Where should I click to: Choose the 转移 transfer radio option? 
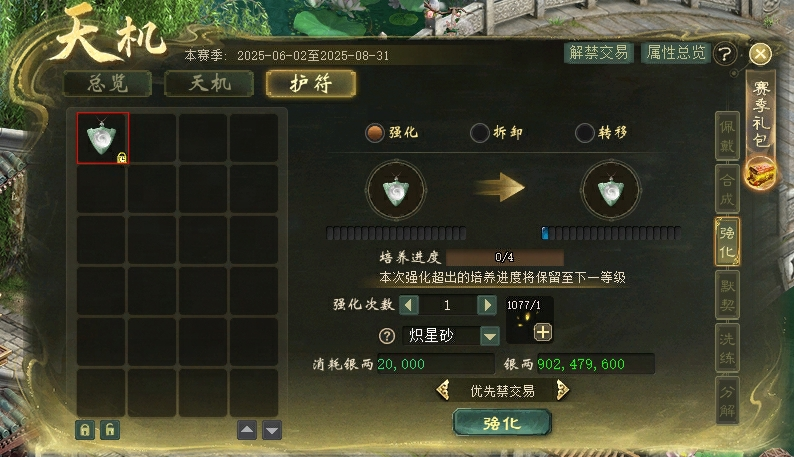point(585,132)
